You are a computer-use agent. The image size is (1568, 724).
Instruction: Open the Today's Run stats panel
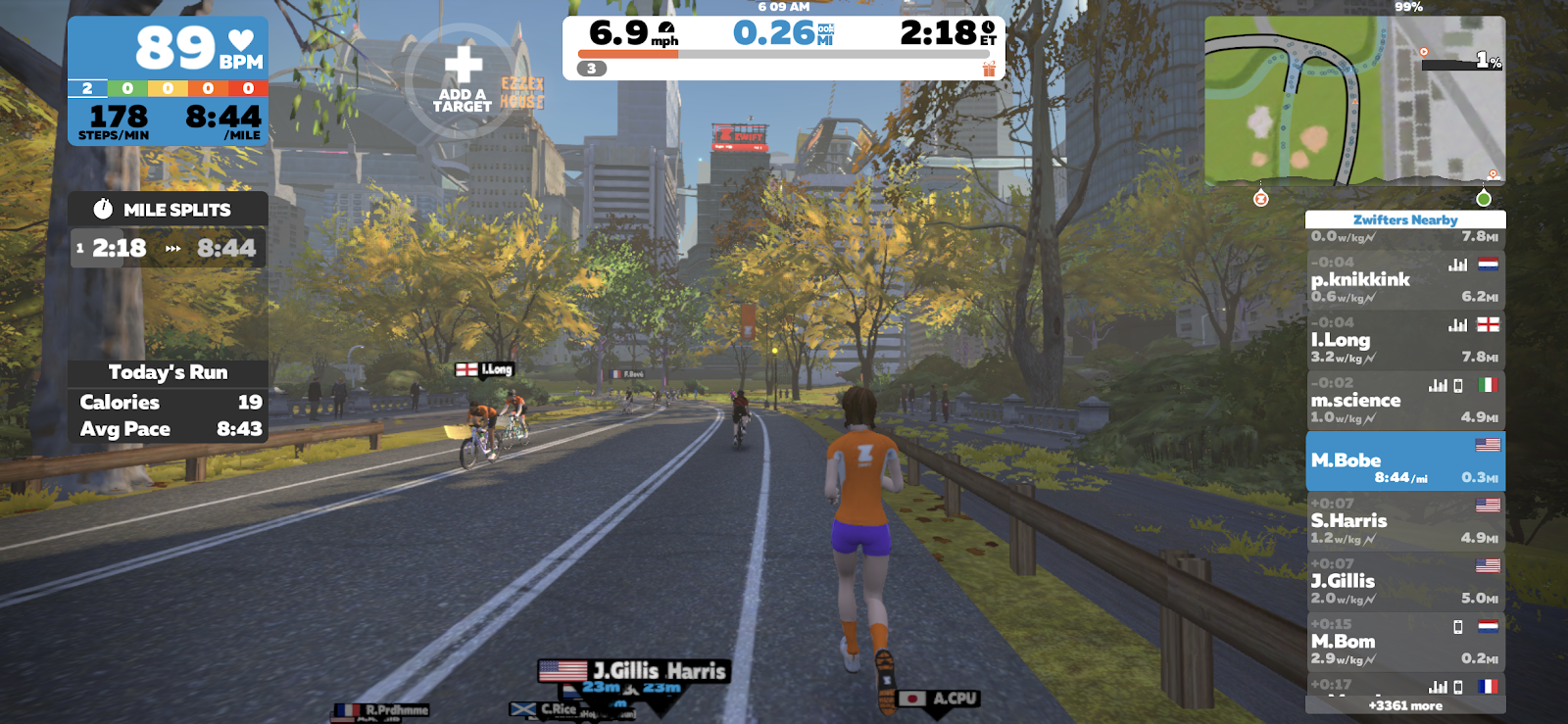click(x=168, y=372)
